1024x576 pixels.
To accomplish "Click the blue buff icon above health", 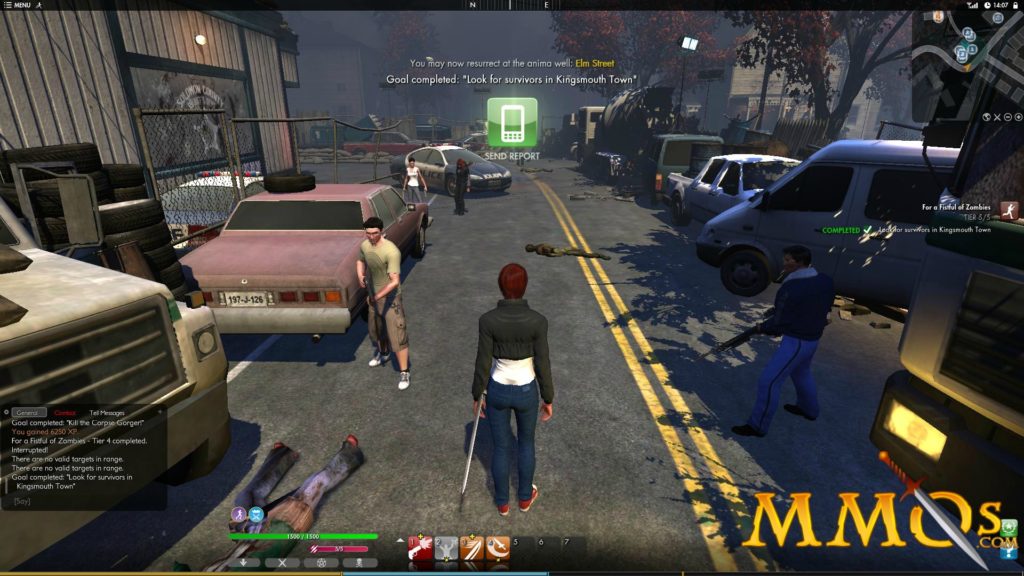I will (x=256, y=514).
